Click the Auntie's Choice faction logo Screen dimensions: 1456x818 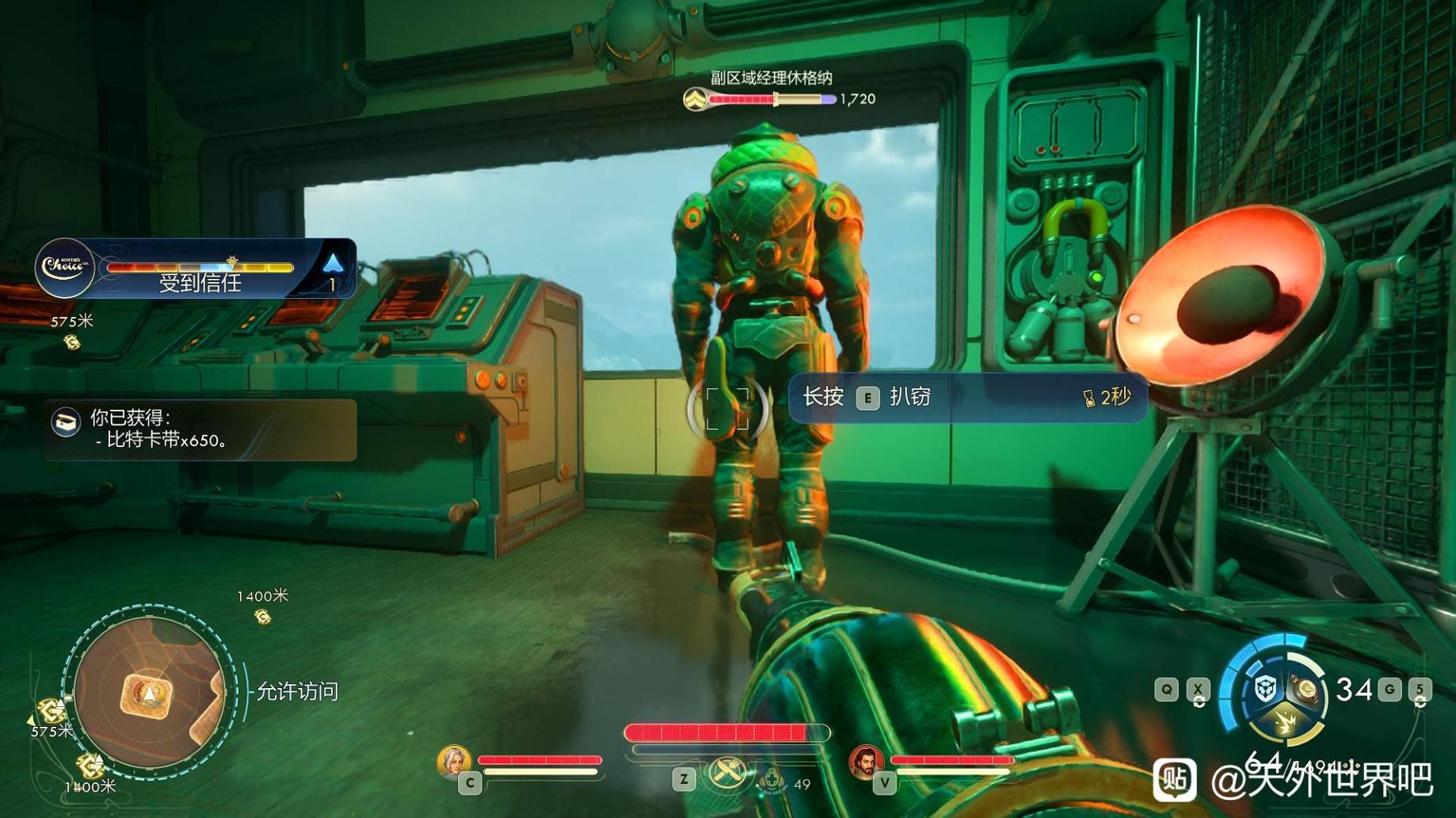(x=64, y=267)
